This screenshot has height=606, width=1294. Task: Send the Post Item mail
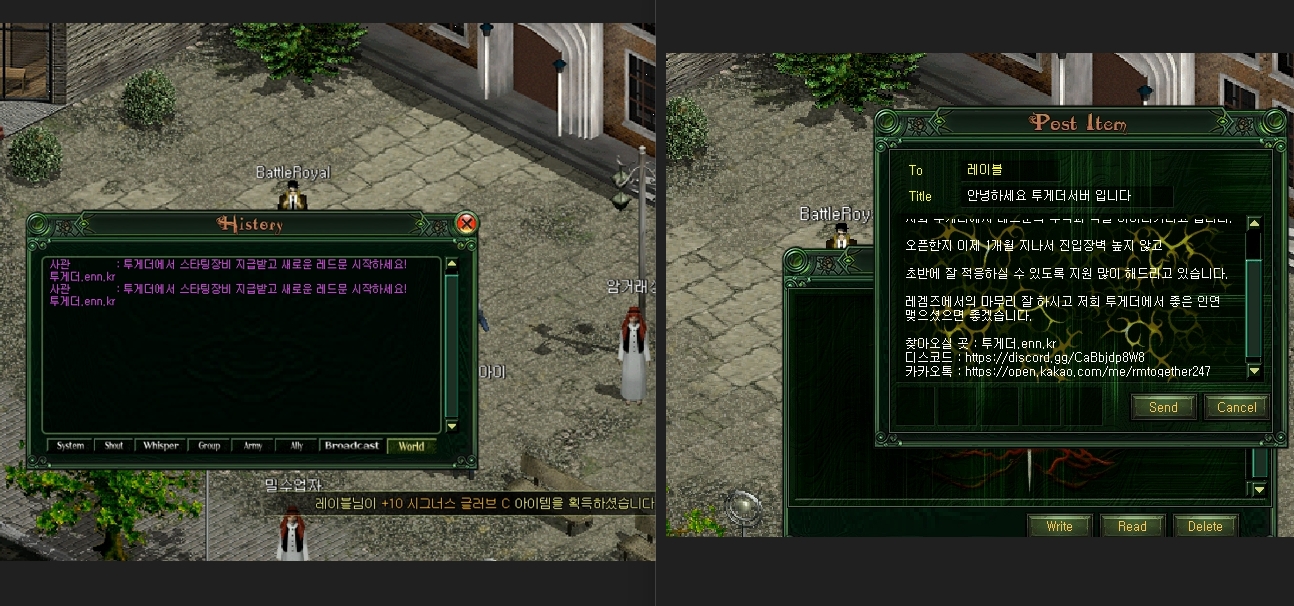(1163, 407)
